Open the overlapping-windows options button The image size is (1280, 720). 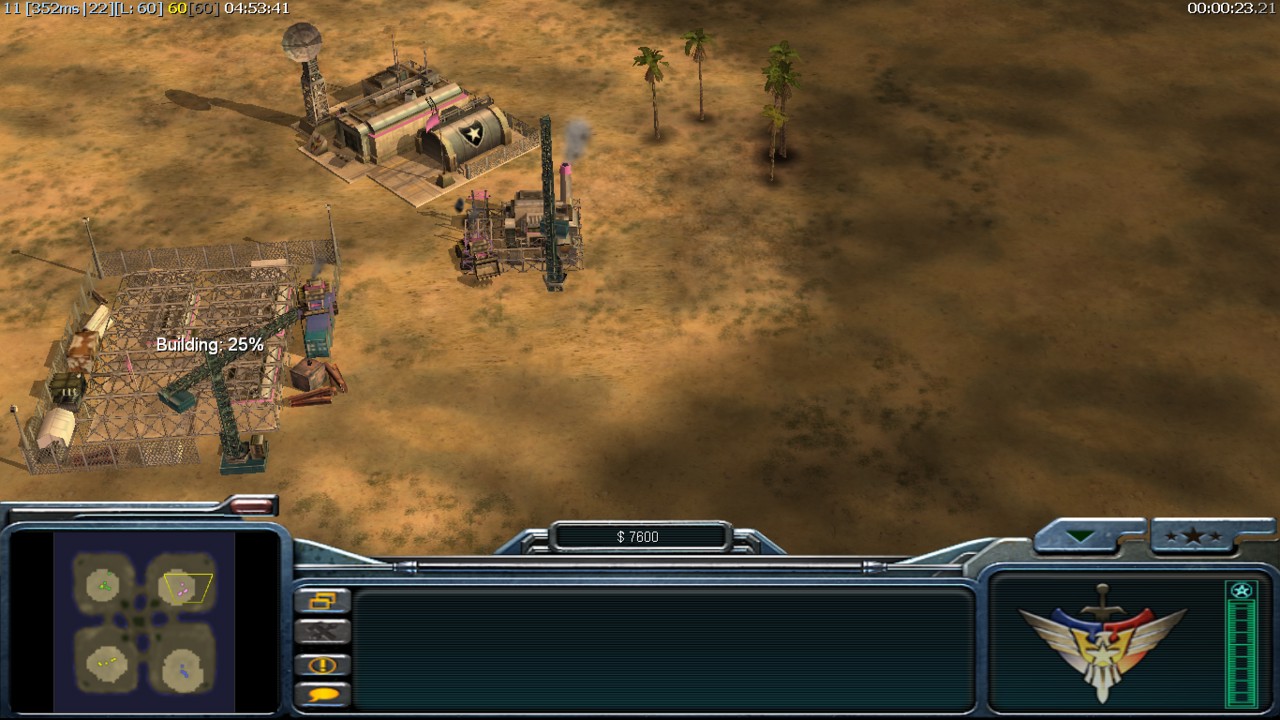(x=323, y=601)
